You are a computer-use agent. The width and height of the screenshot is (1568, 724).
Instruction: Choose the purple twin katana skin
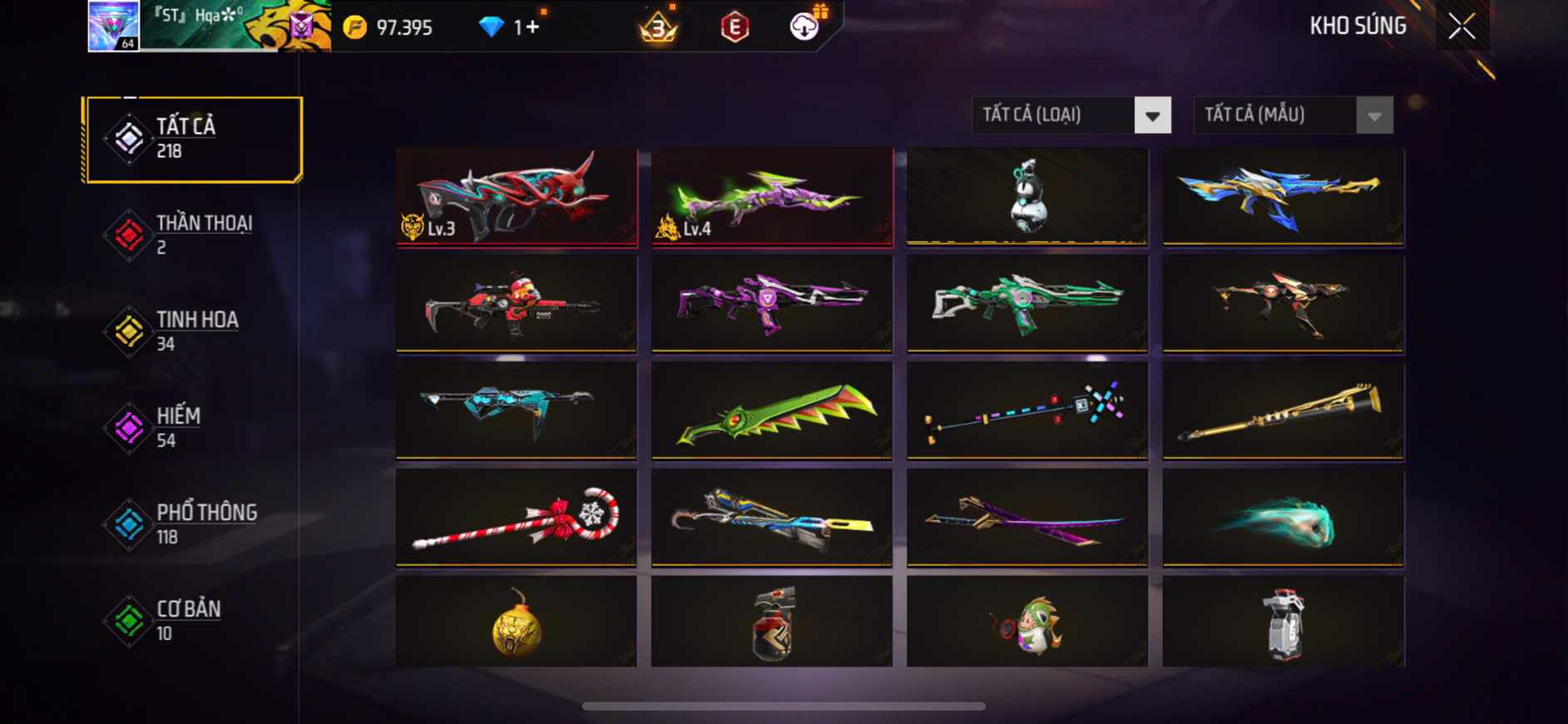coord(1027,518)
